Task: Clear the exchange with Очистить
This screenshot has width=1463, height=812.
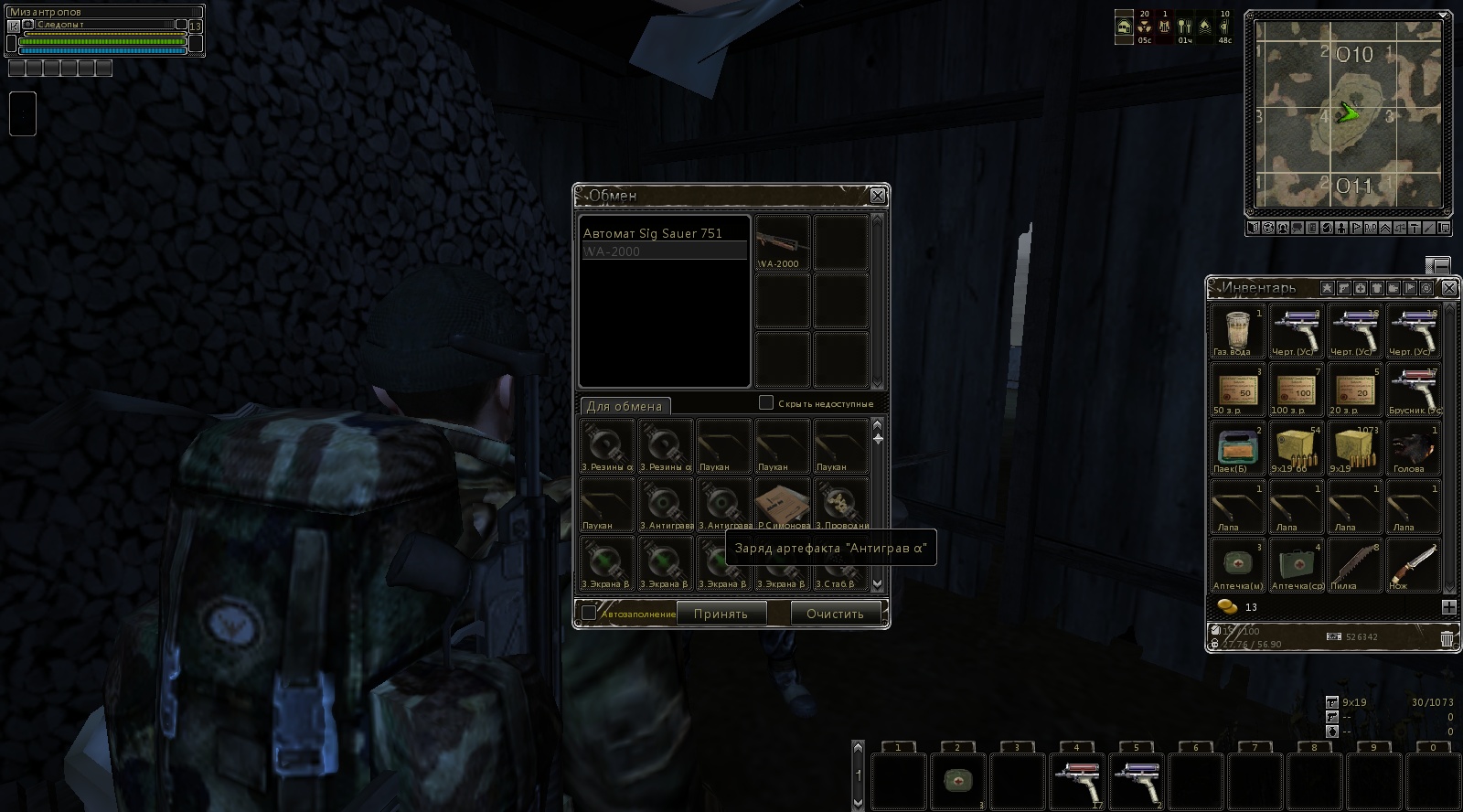Action: [835, 614]
